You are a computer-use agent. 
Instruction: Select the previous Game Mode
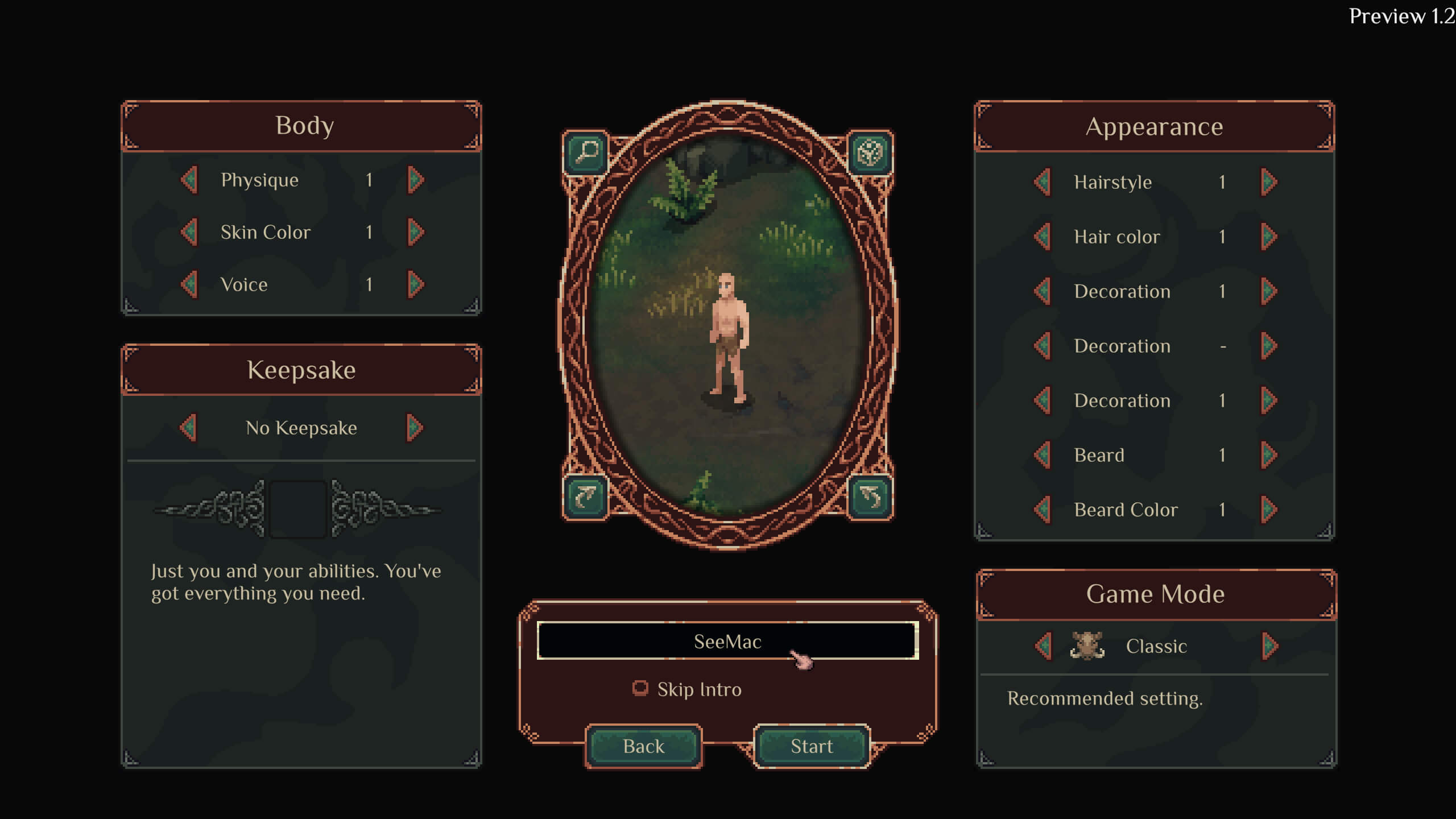(x=1043, y=646)
